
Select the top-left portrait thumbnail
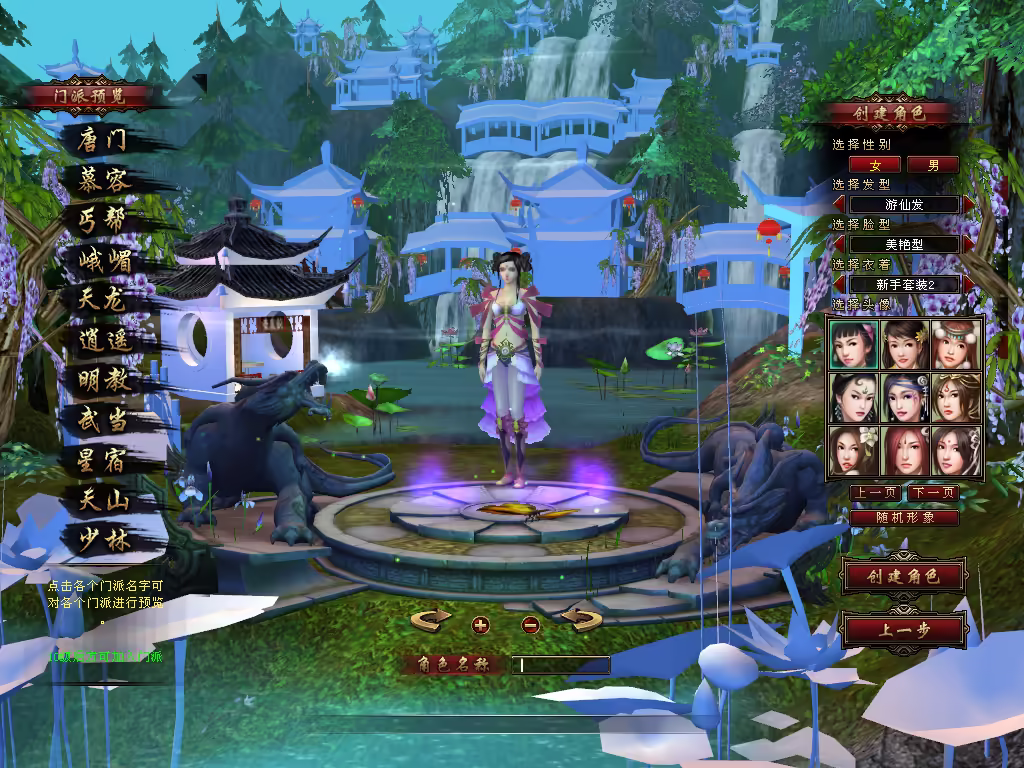coord(854,344)
